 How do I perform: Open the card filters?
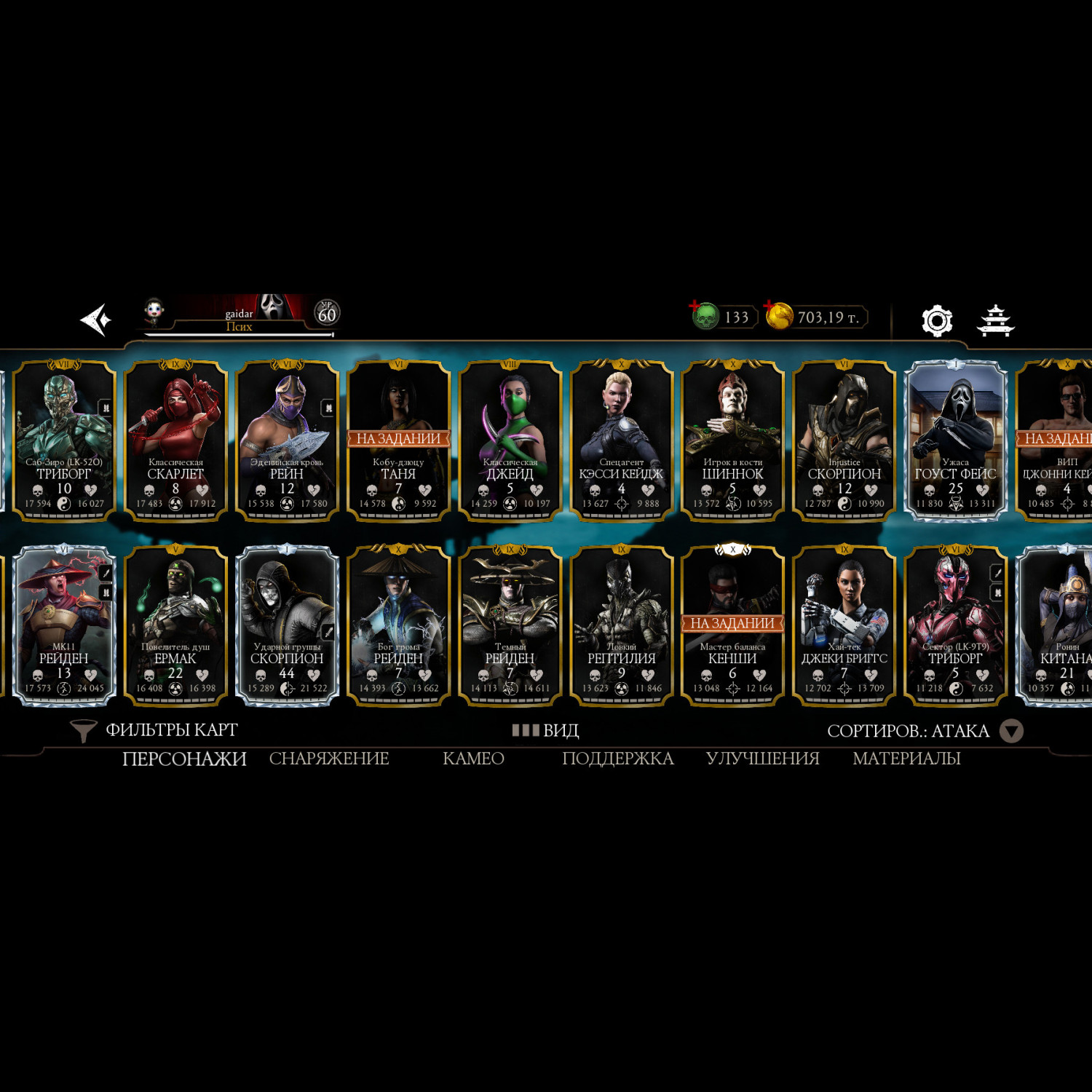(x=154, y=730)
